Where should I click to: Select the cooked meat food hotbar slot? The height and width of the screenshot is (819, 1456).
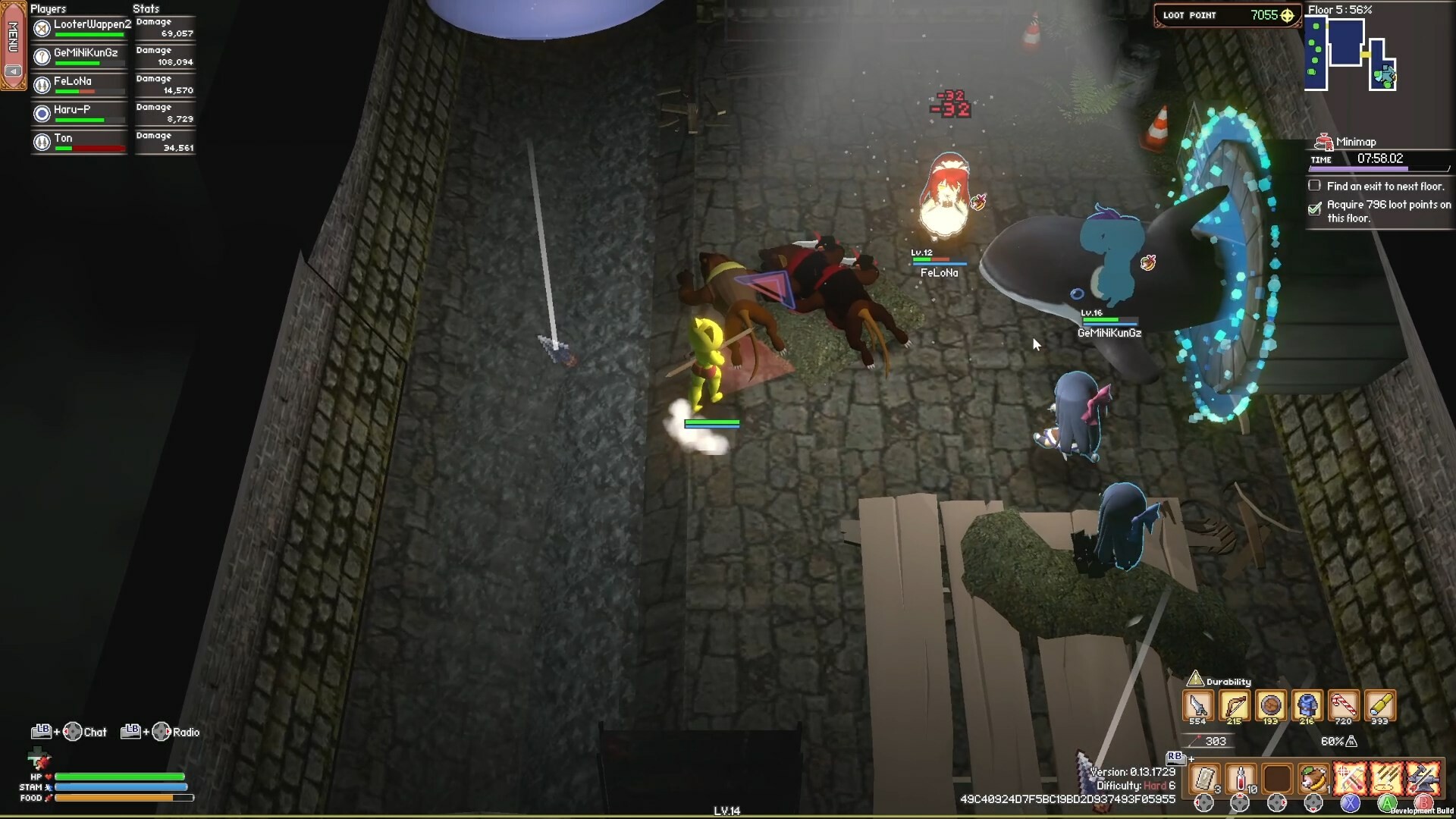(1313, 779)
